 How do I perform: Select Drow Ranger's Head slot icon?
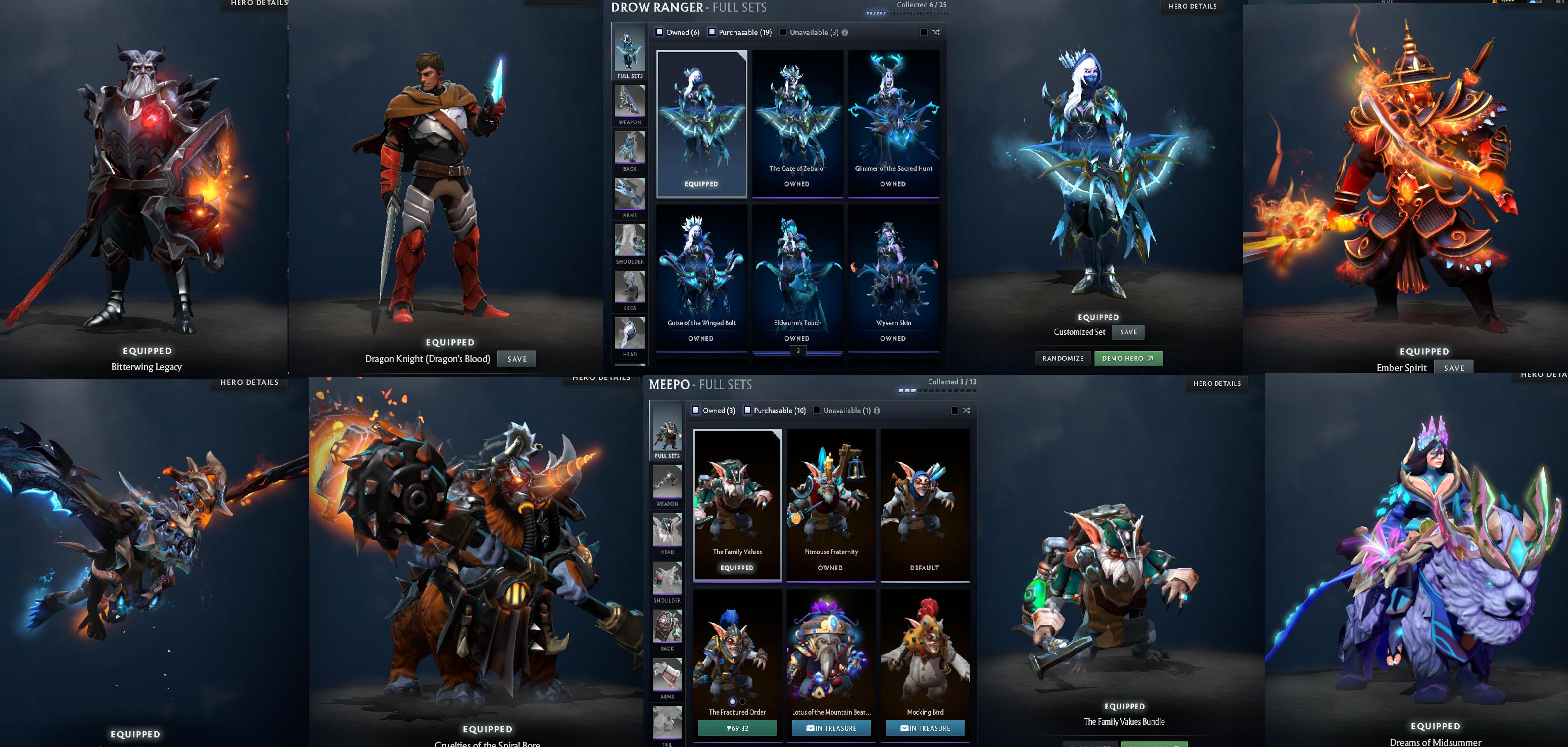pos(630,333)
